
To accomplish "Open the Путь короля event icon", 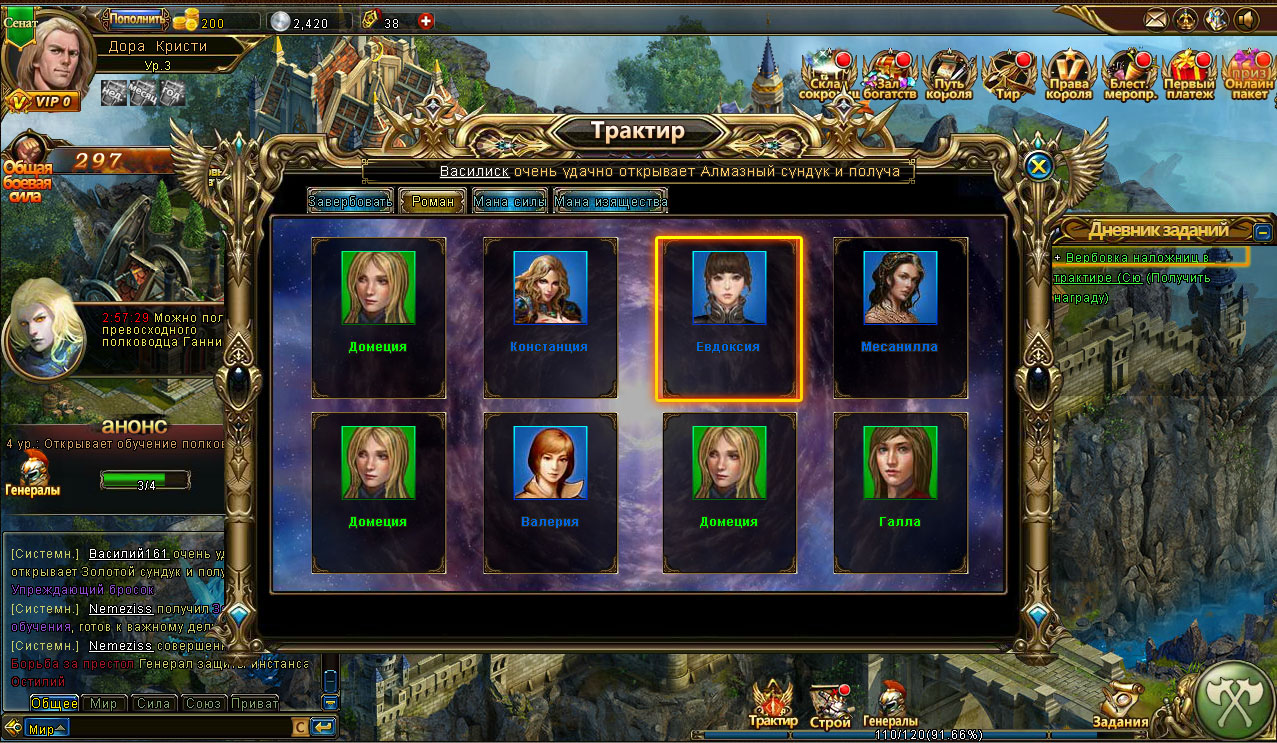I will point(949,75).
